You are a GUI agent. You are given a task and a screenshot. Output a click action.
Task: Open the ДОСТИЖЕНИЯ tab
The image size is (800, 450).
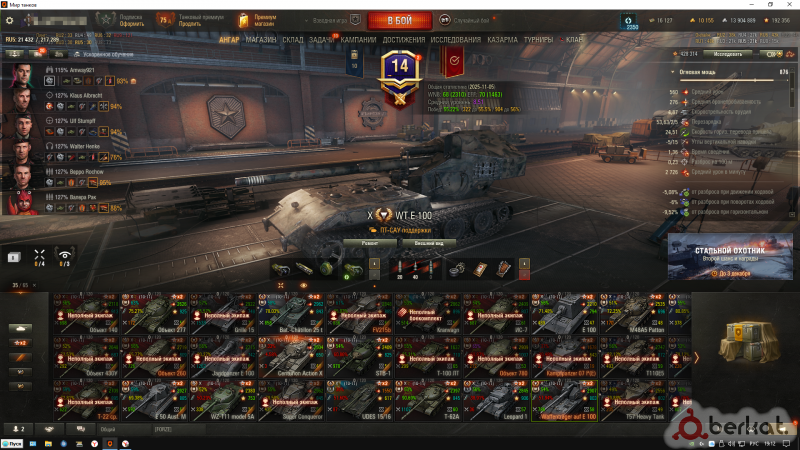point(403,40)
